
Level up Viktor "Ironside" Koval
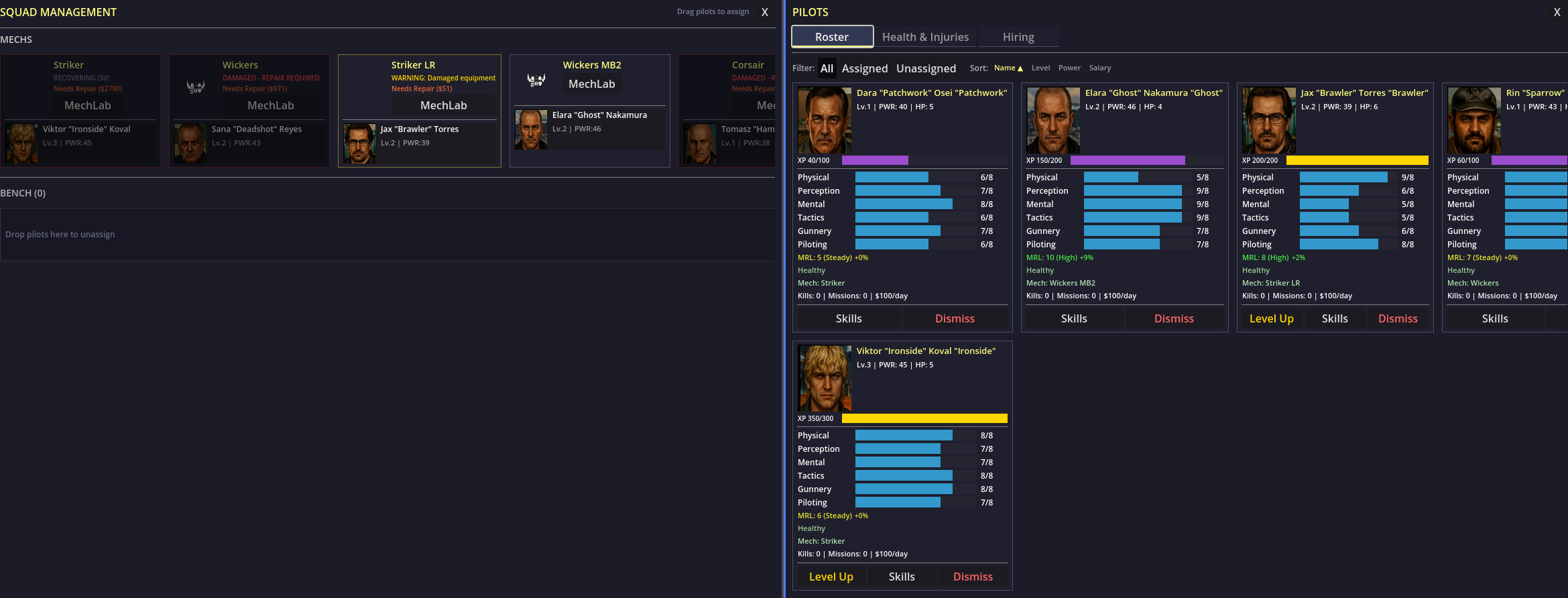[831, 577]
